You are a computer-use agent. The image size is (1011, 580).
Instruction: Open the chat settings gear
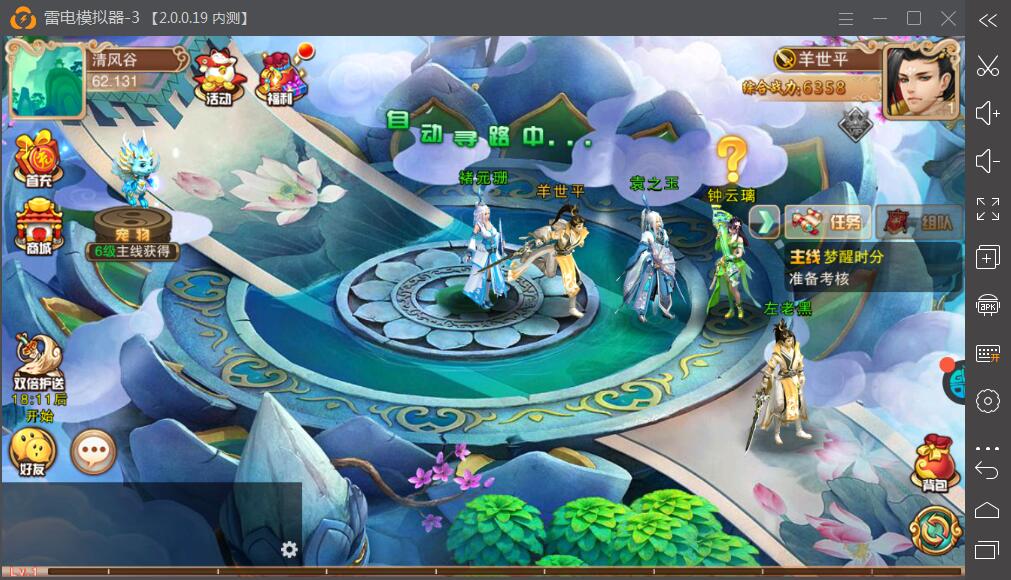click(289, 549)
